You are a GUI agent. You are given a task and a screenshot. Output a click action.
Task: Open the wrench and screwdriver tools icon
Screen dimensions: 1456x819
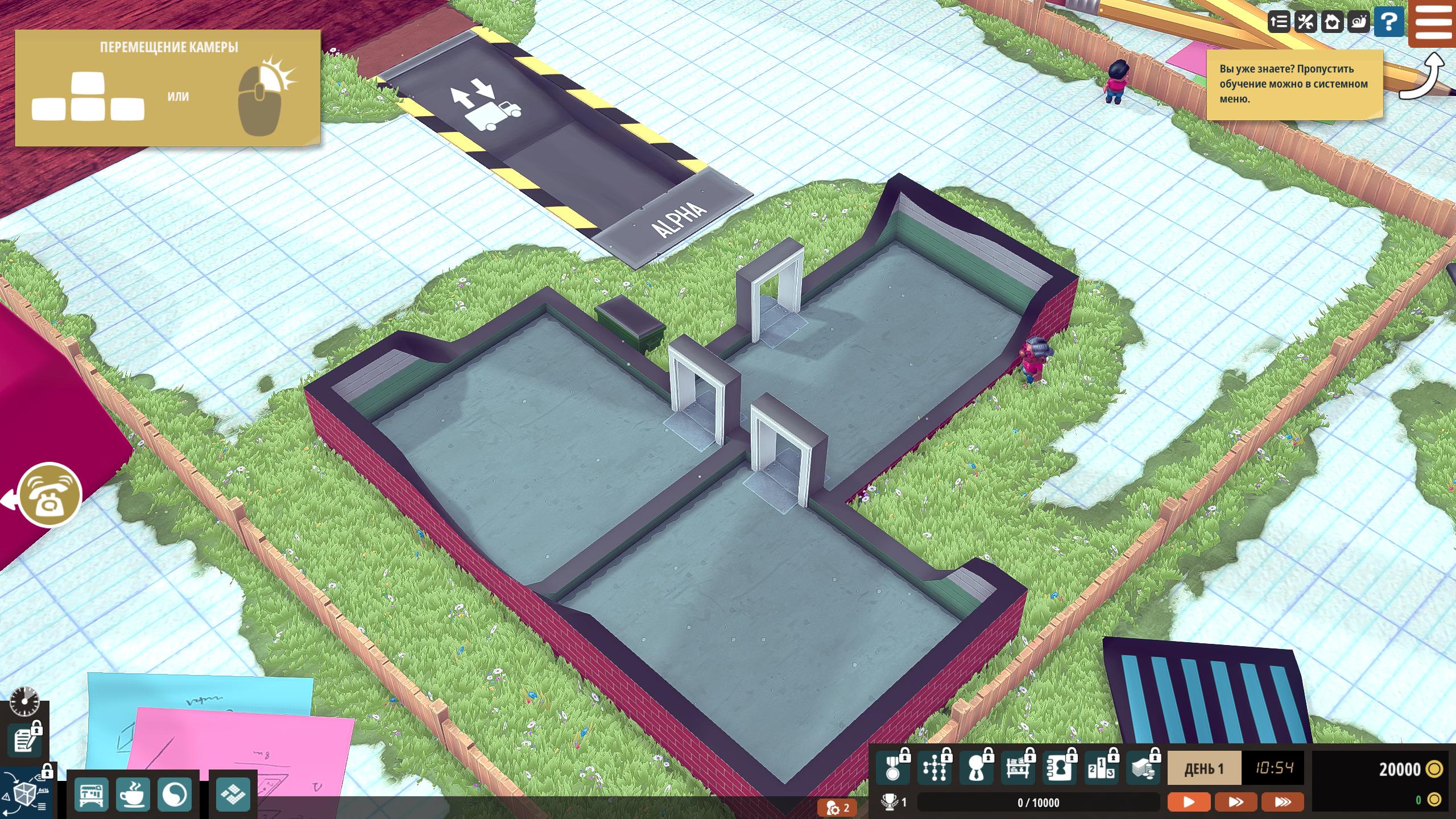tap(1305, 23)
